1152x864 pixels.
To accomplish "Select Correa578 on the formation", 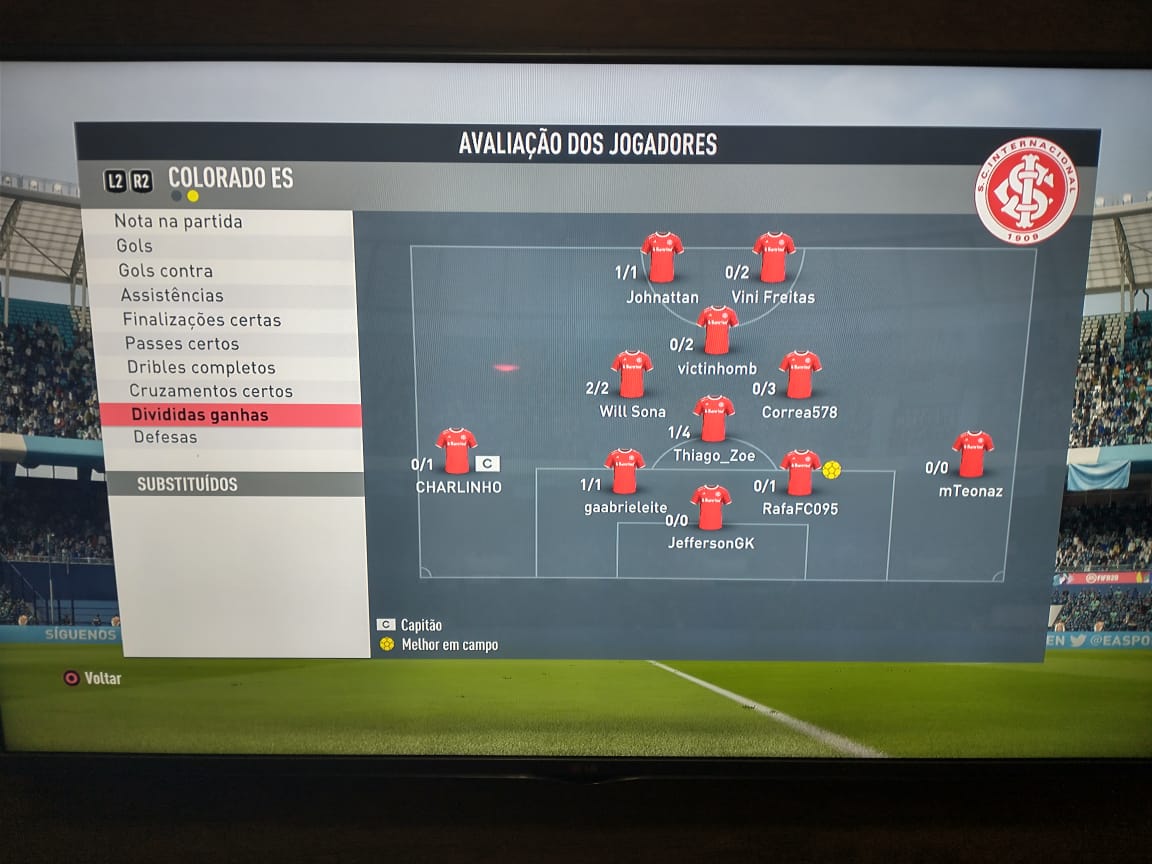I will [x=800, y=374].
